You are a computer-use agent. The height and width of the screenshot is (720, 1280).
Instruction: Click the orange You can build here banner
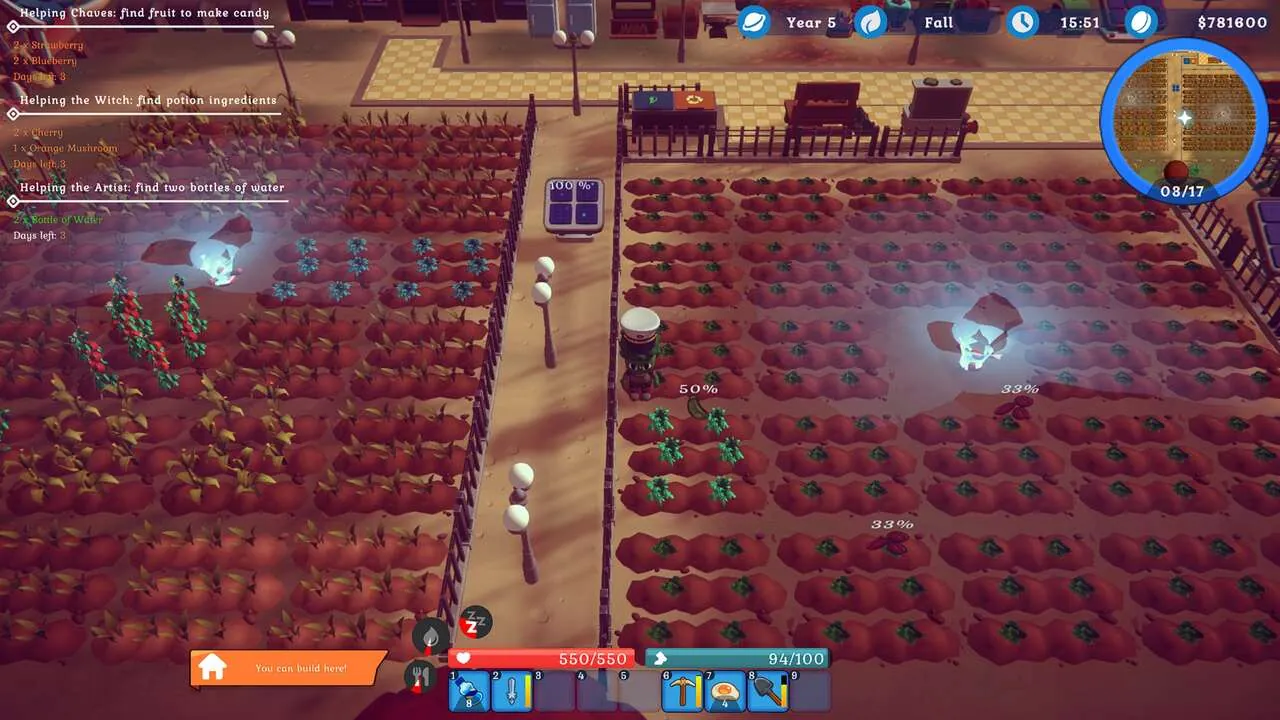coord(295,667)
